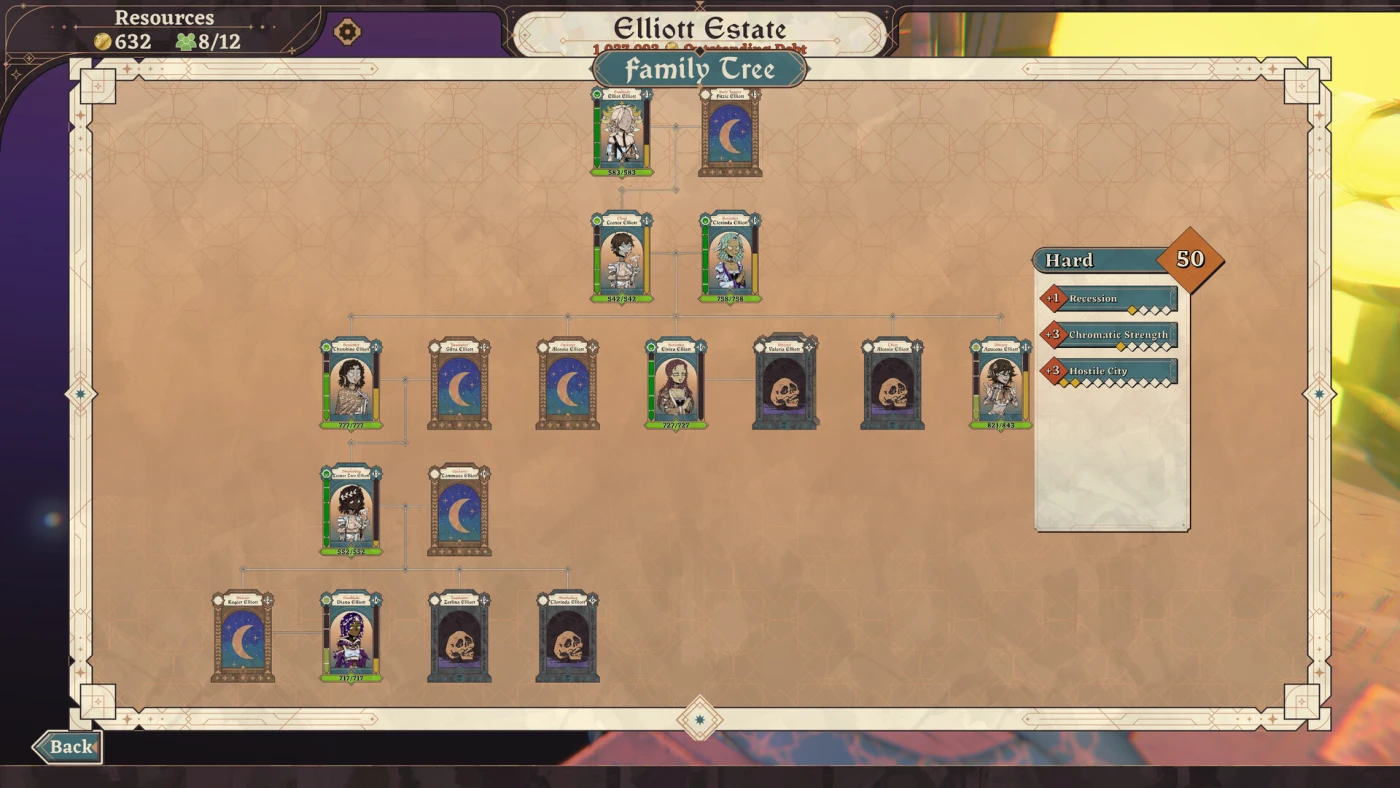Select the Valeria Elliott skull card
1400x788 pixels.
point(784,384)
